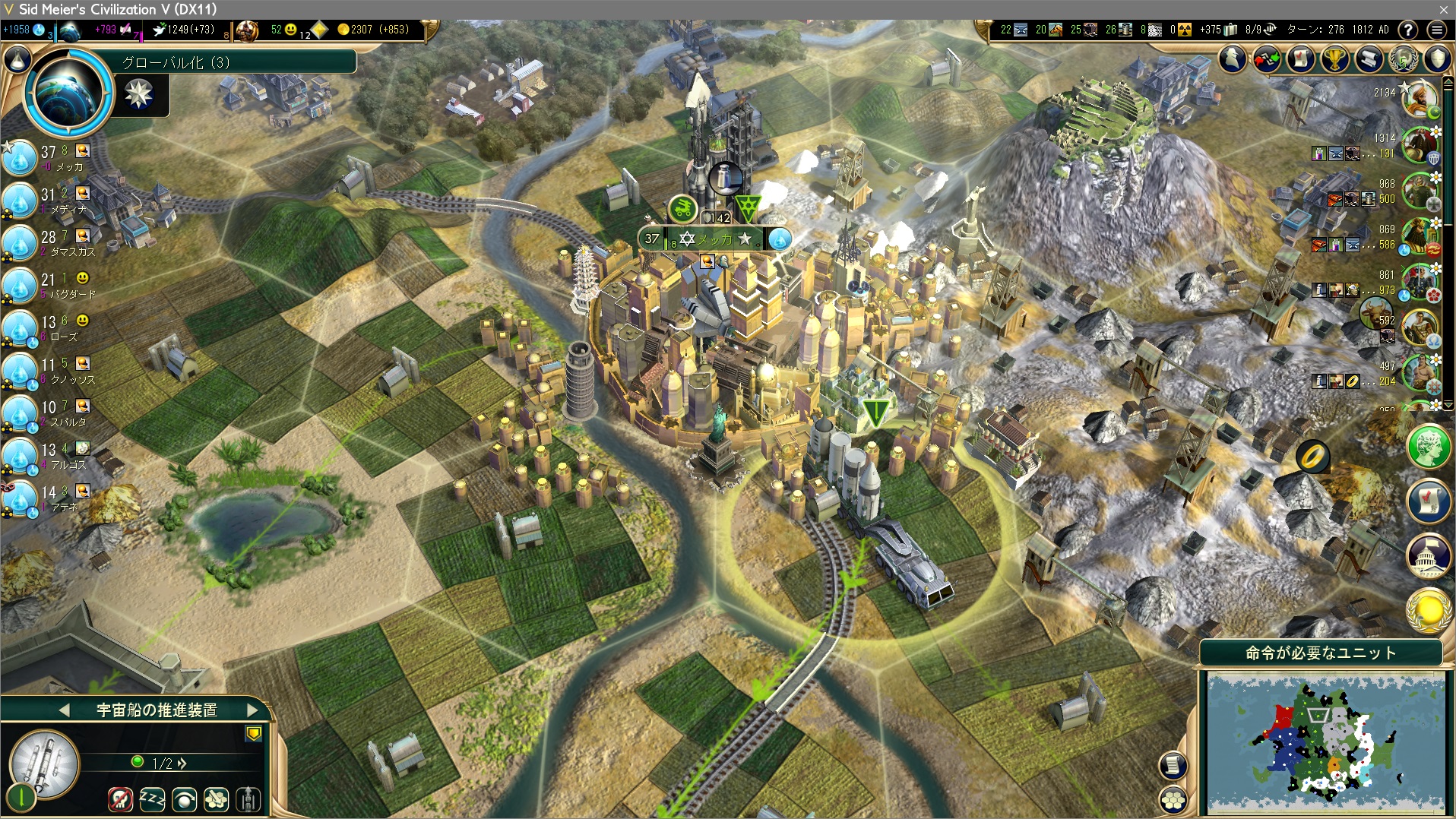Cycle to the next unit arrow
This screenshot has height=819, width=1456.
point(253,710)
